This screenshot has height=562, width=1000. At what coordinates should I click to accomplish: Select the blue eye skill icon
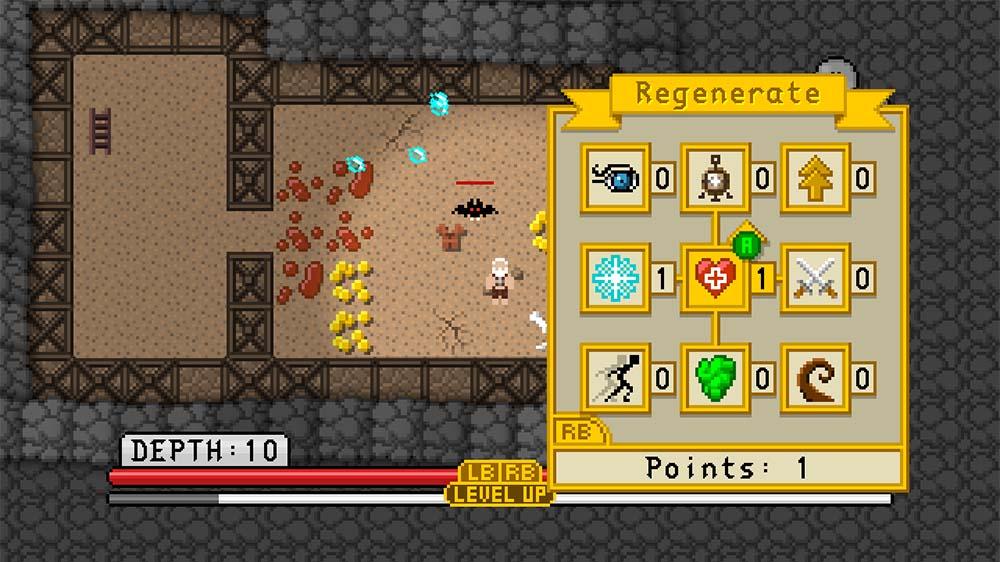coord(615,179)
